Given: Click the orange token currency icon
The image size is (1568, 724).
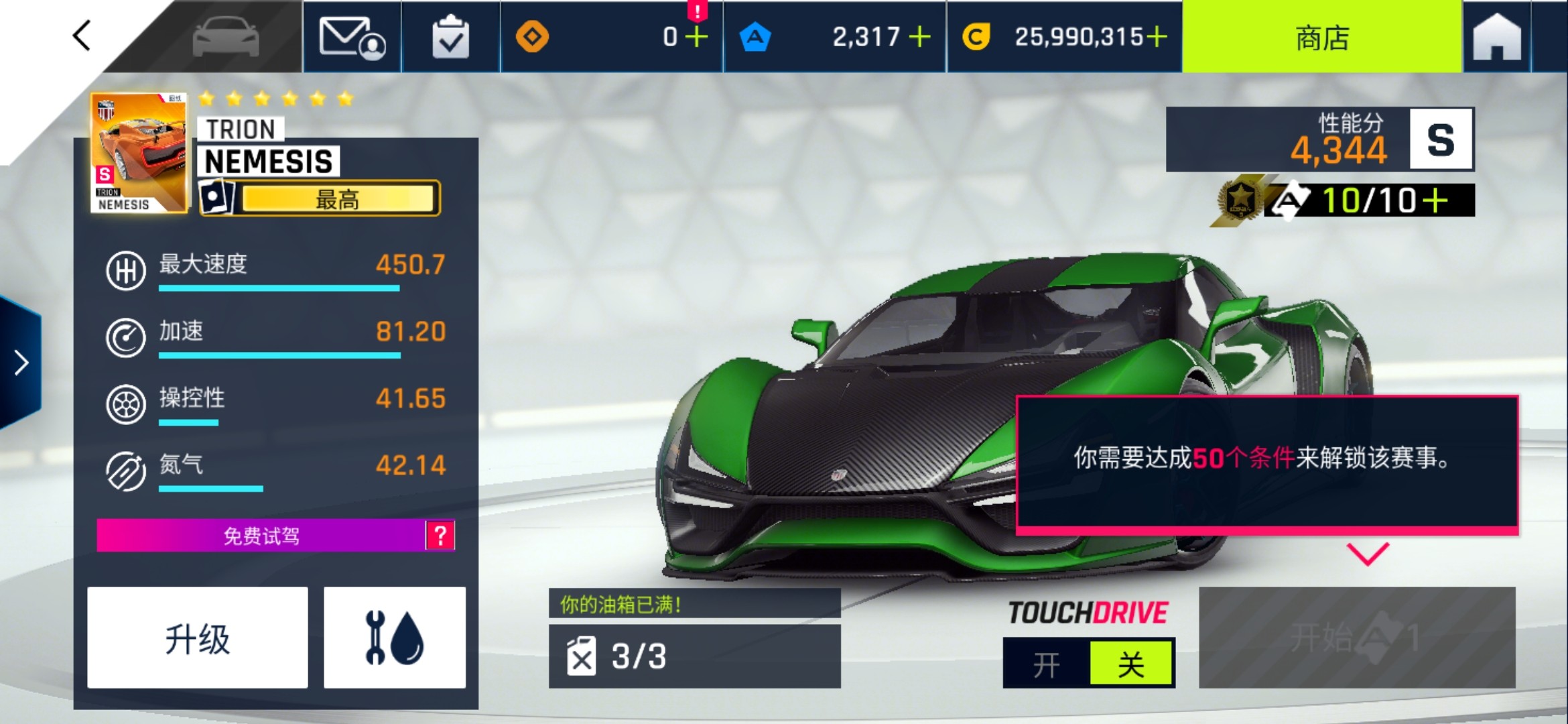Looking at the screenshot, I should click(533, 38).
